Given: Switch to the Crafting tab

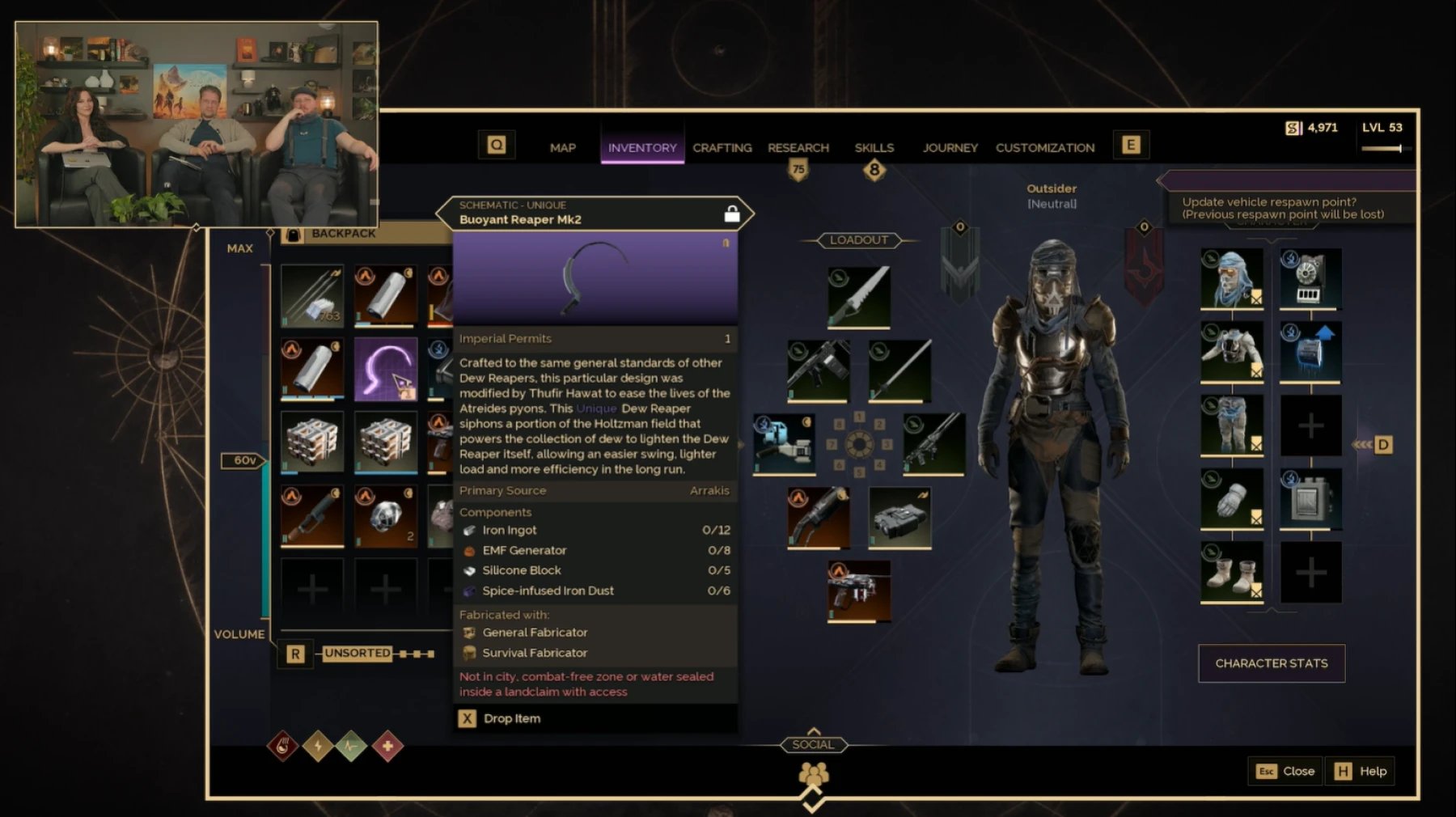Looking at the screenshot, I should coord(722,148).
